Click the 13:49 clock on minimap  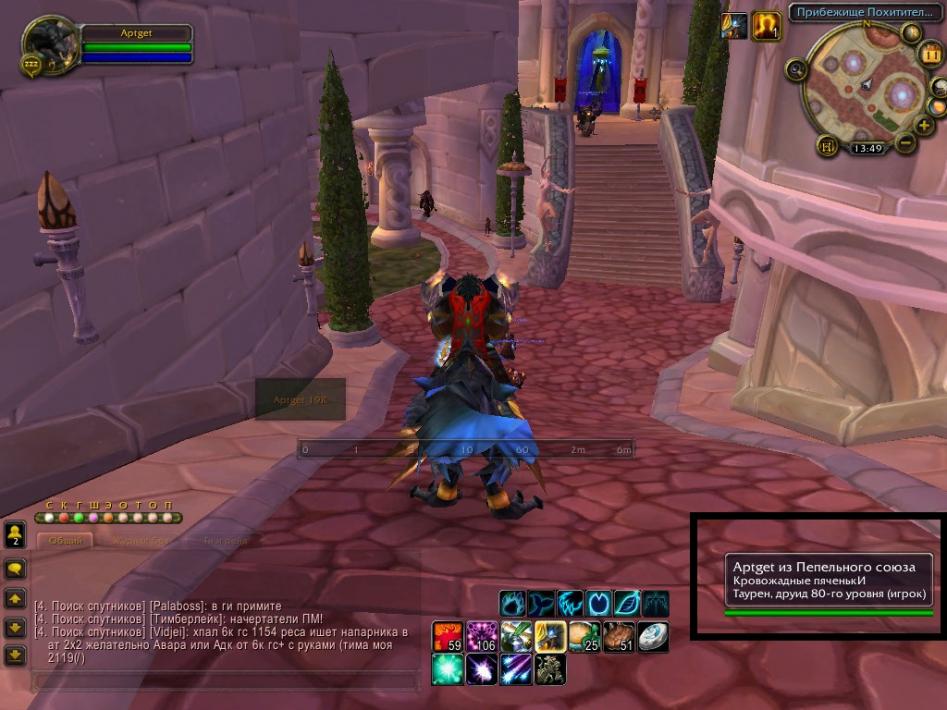[x=866, y=148]
